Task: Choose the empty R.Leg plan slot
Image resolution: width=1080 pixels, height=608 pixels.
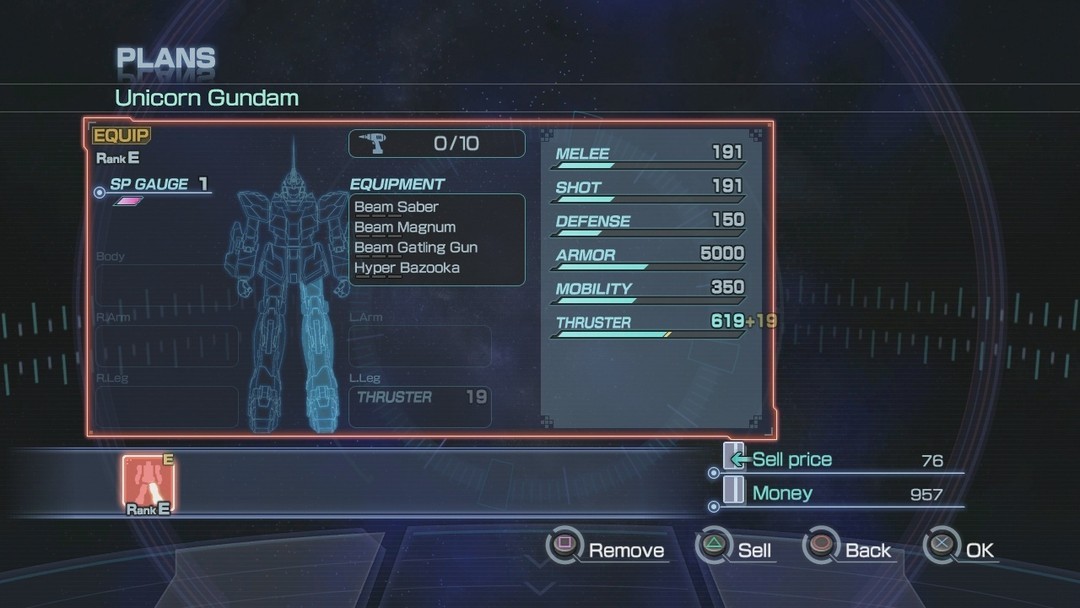Action: (x=167, y=406)
